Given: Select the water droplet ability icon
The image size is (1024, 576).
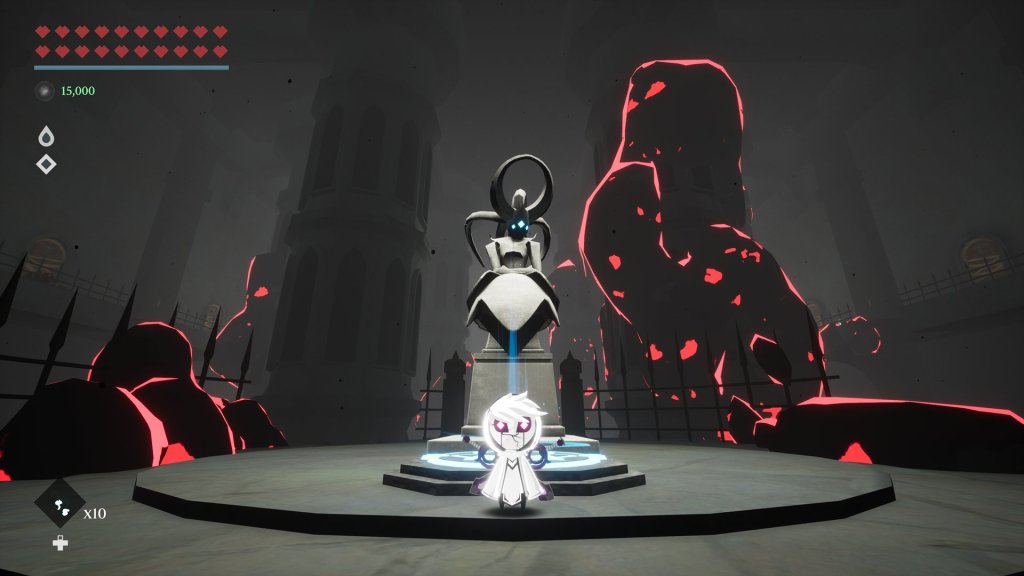Looking at the screenshot, I should point(46,137).
